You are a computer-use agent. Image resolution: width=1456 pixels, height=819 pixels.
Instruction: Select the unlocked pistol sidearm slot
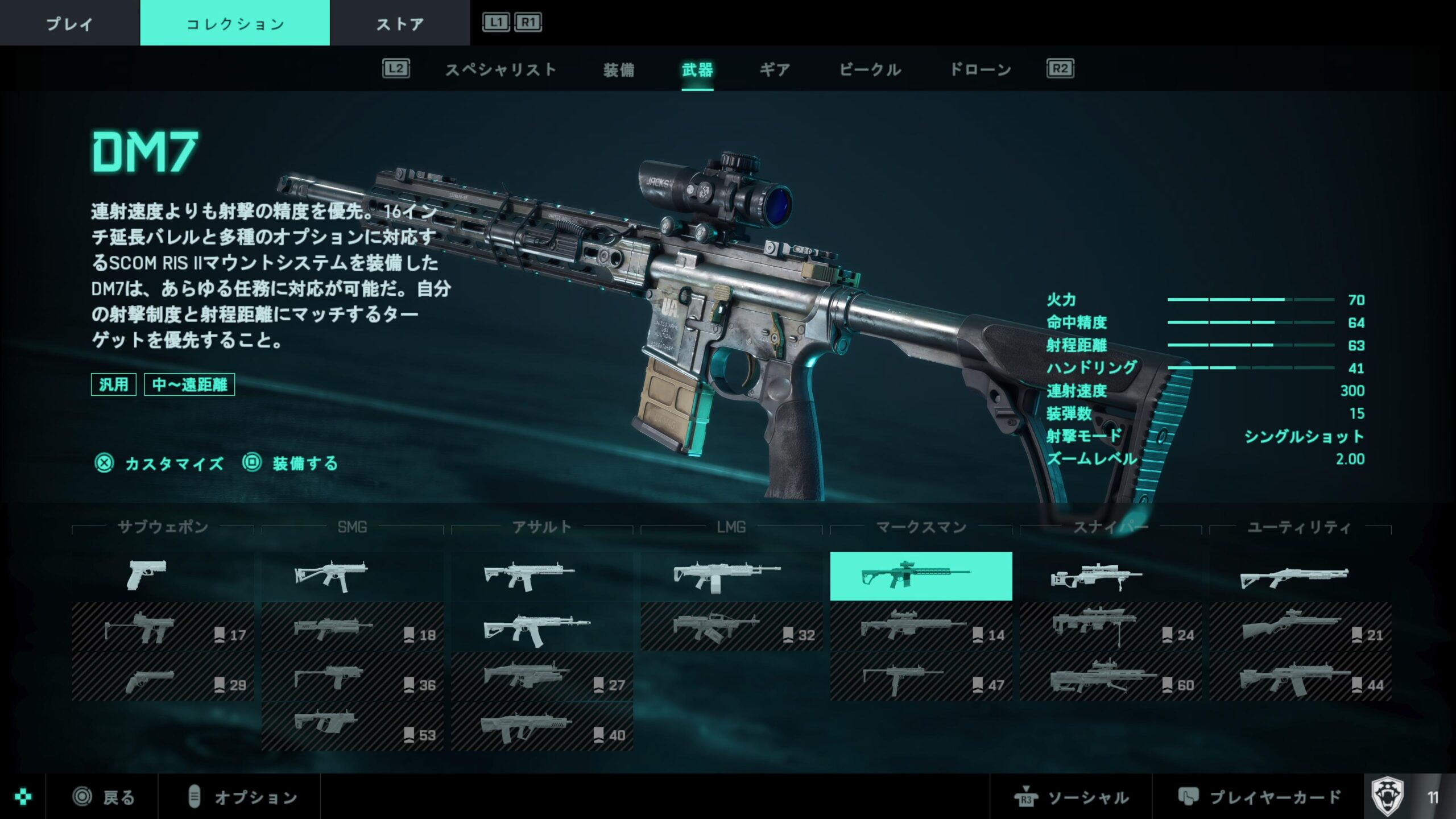point(163,576)
